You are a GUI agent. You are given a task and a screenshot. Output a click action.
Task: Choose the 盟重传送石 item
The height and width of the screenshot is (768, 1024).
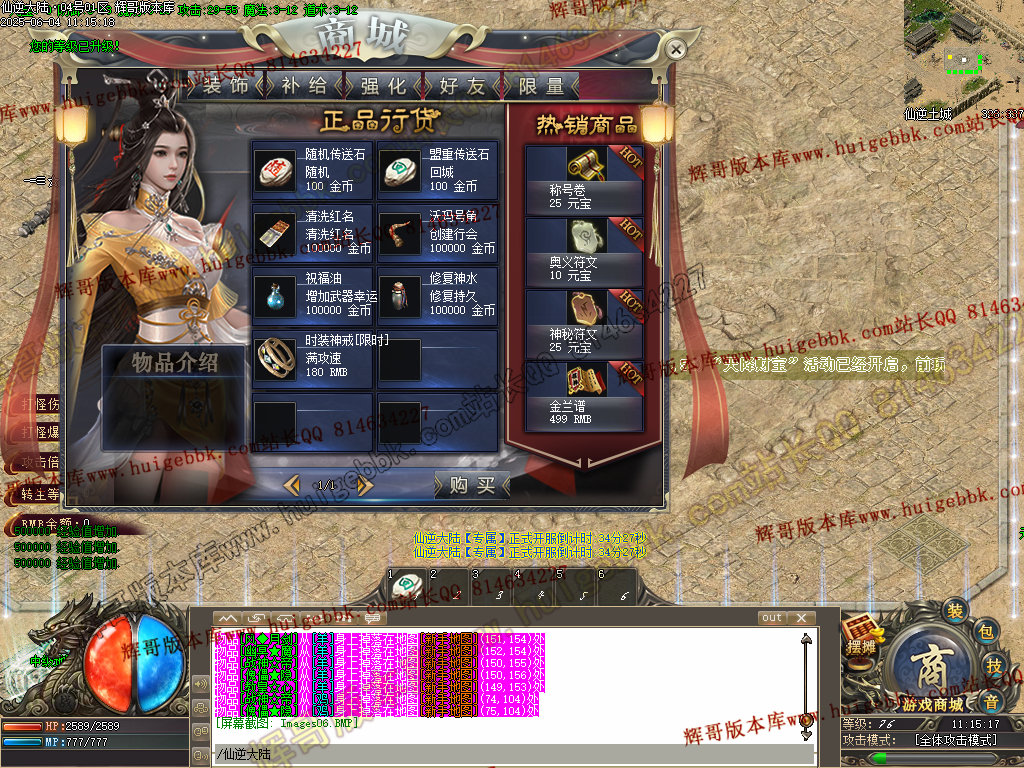437,171
